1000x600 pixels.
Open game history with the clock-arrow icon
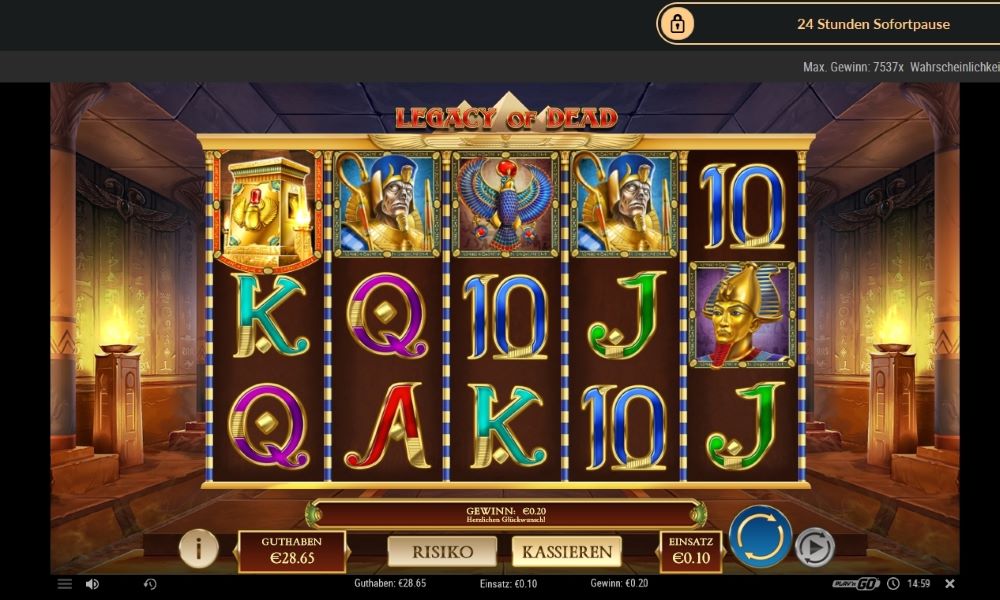click(150, 584)
